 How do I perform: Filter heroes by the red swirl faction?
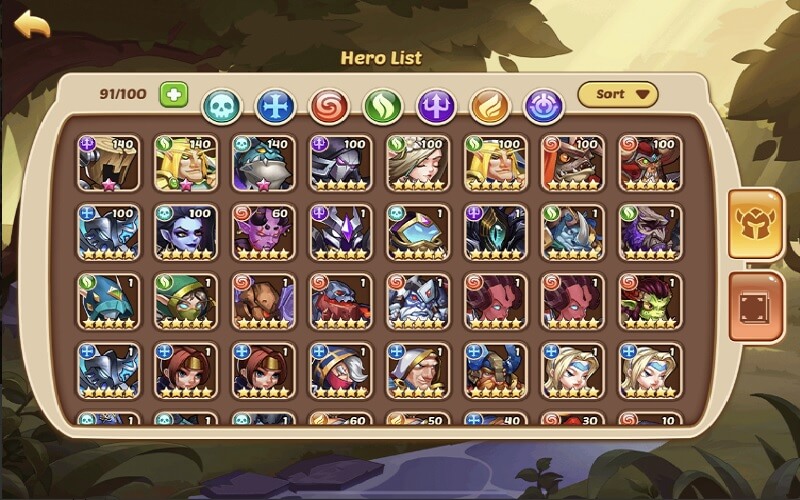[x=327, y=105]
